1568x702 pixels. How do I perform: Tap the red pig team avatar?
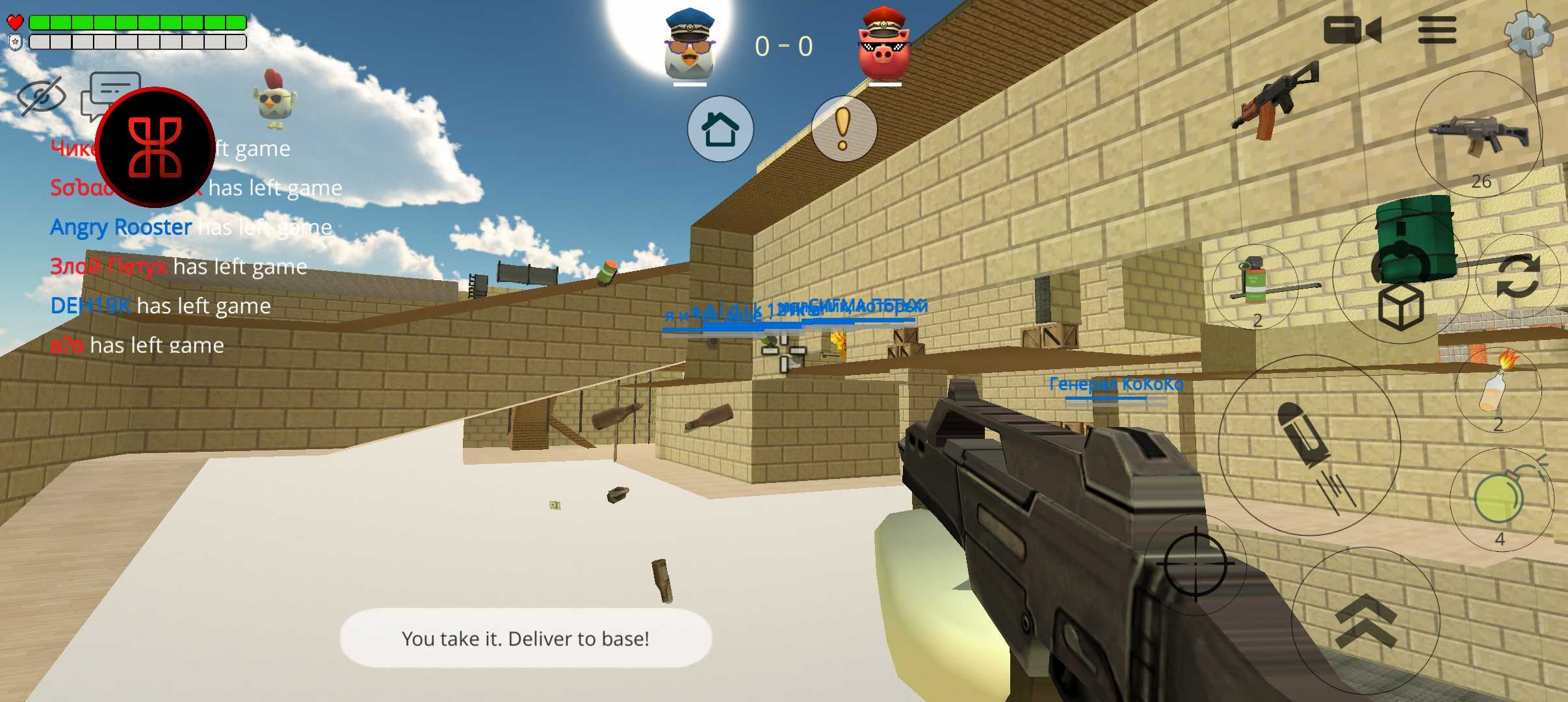click(x=884, y=44)
